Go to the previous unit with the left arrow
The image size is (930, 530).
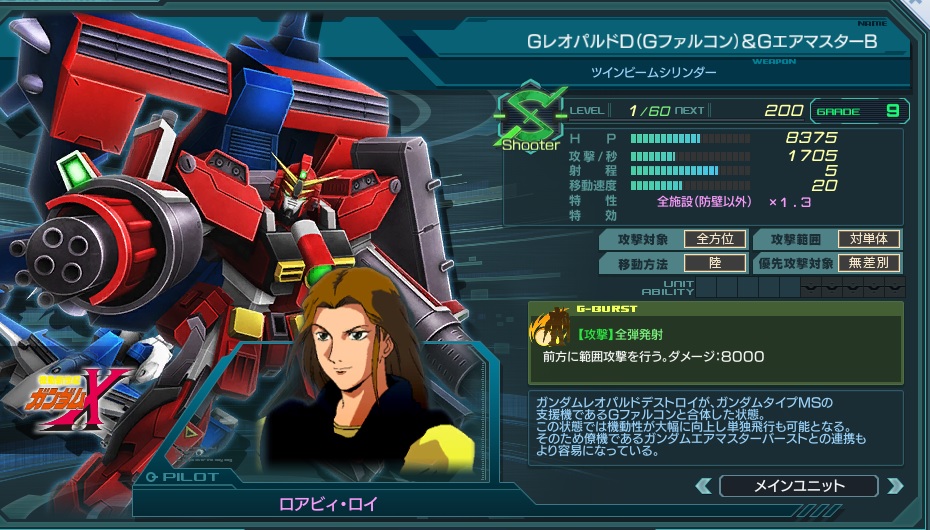703,487
